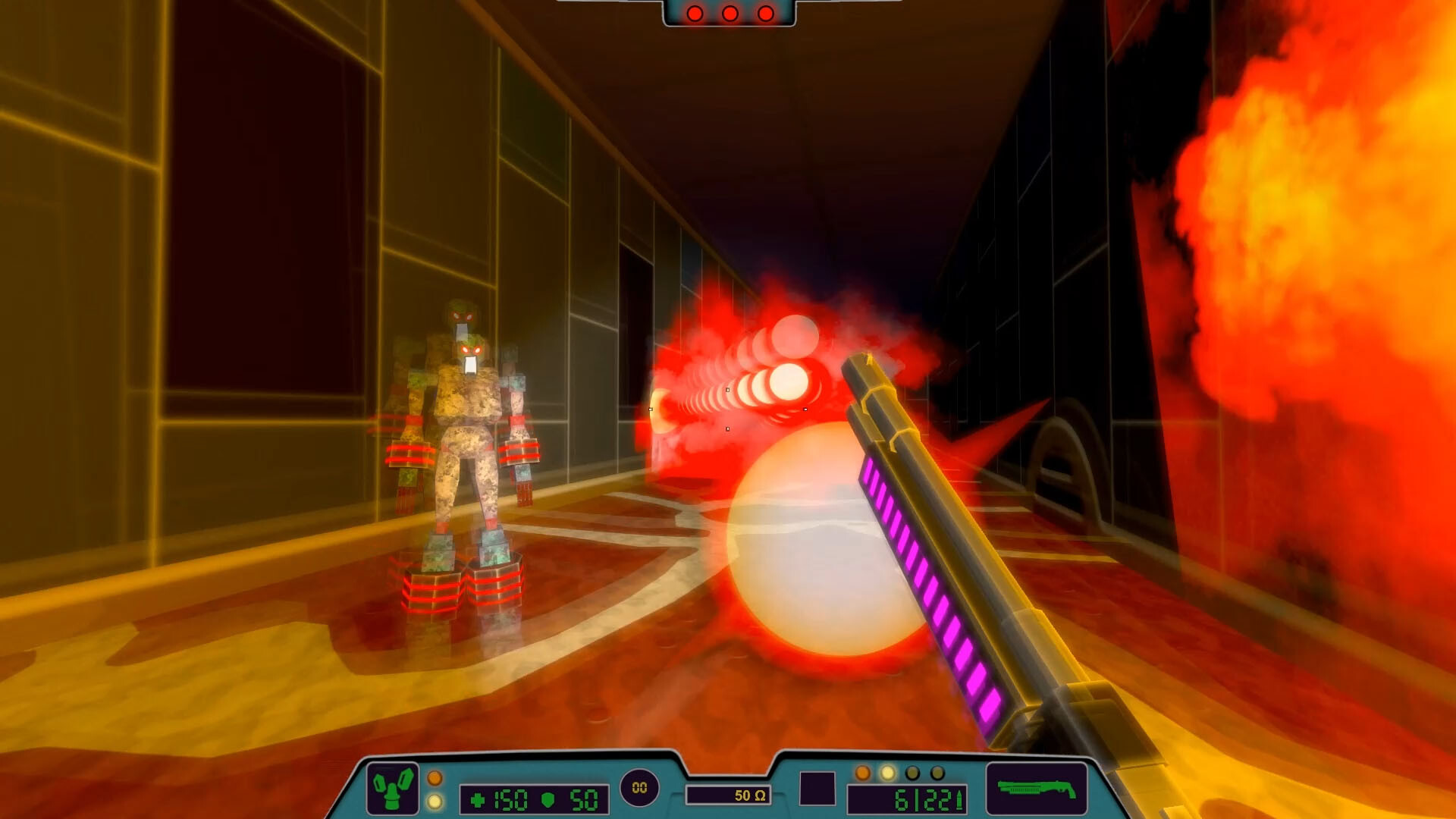Screen dimensions: 1456x819
Task: Click the orange dot beside the health panel
Action: pyautogui.click(x=435, y=780)
